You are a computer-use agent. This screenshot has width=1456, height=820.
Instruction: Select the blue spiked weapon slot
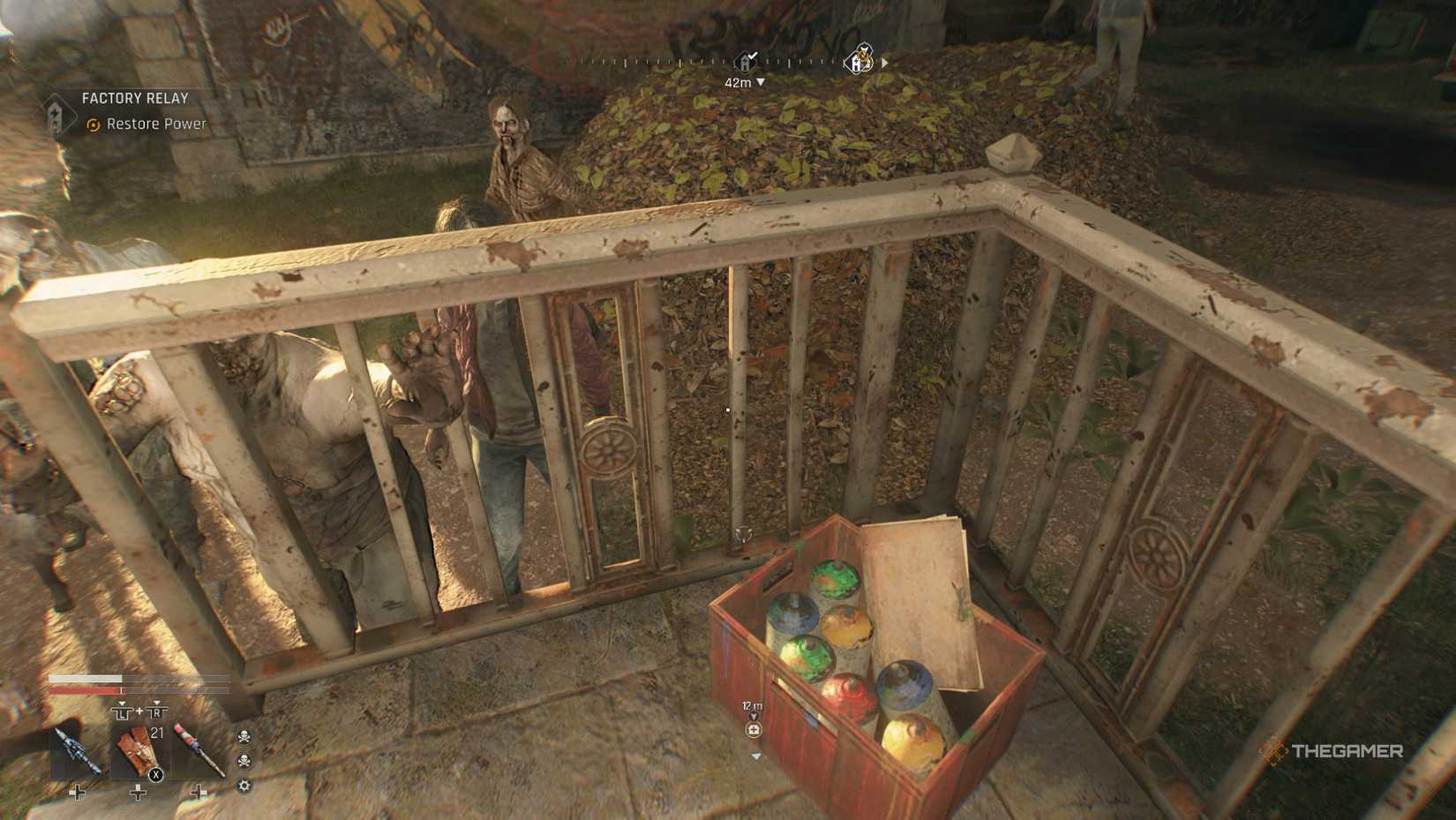click(76, 751)
